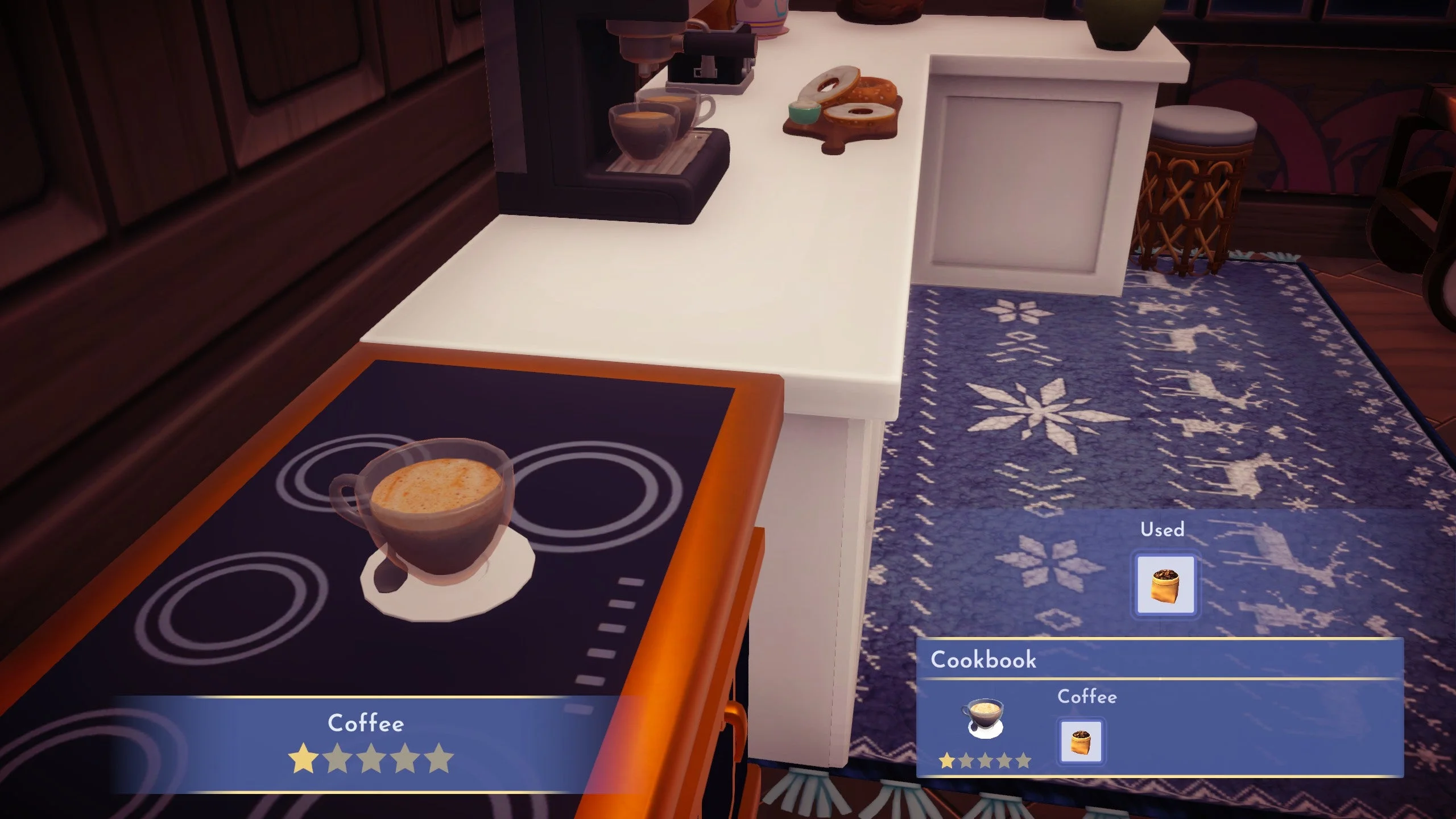Select the Cookbook title bar
1456x819 pixels.
[x=983, y=660]
